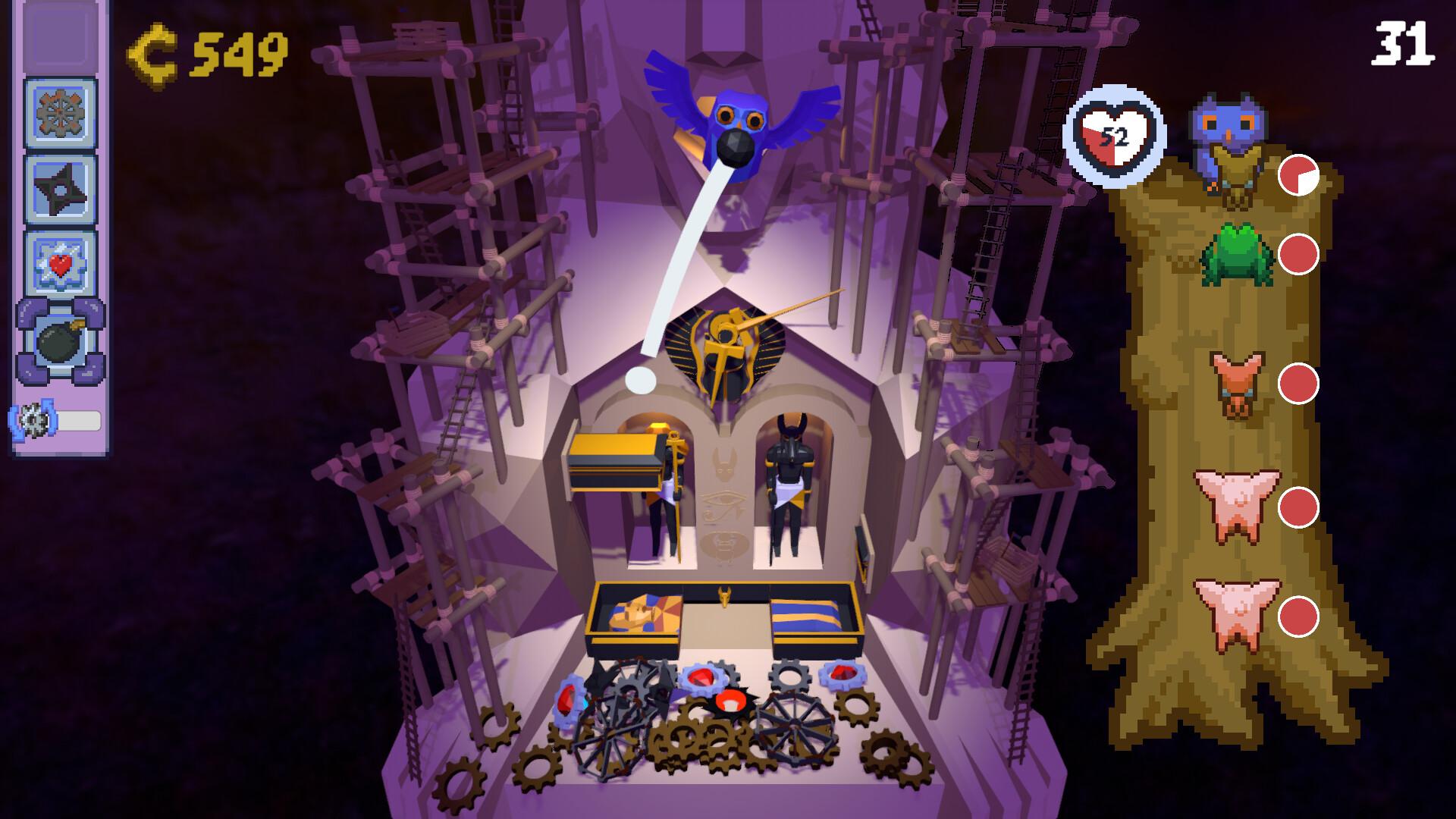Toggle the timer circle beside the owl
Viewport: 1456px width, 819px height.
point(1300,175)
